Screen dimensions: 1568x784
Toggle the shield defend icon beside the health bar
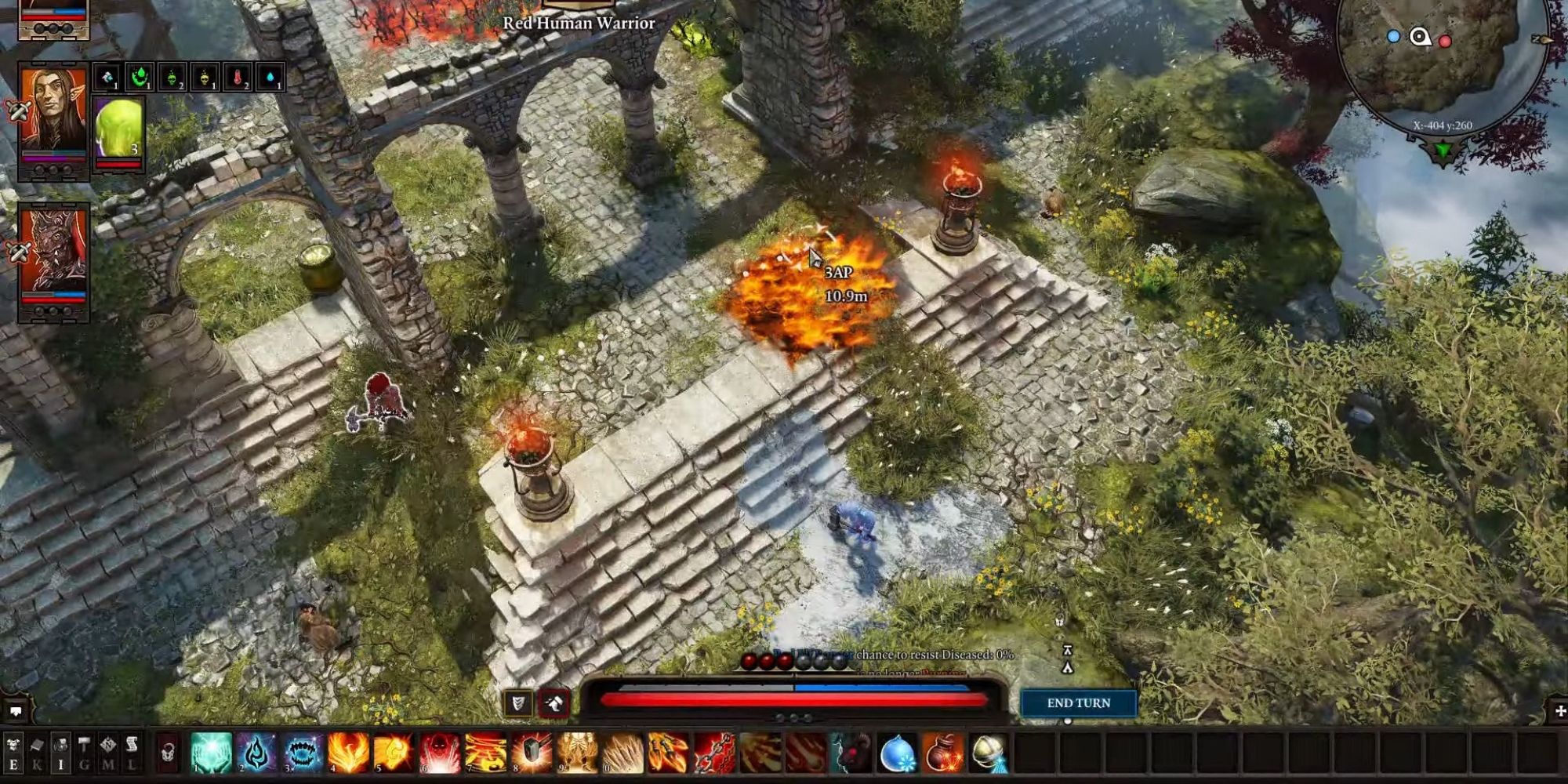pos(517,705)
